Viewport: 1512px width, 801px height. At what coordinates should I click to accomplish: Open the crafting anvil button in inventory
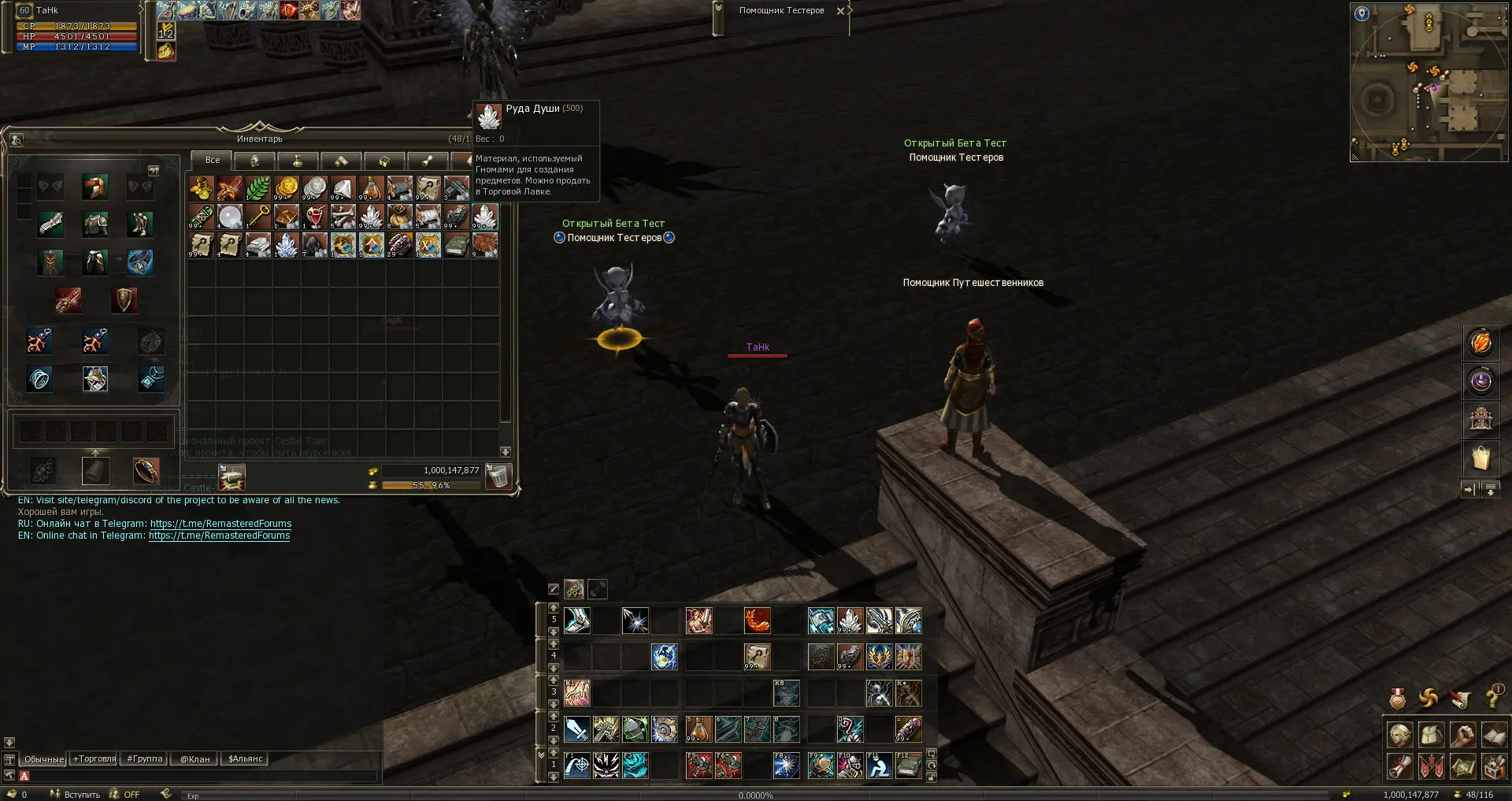coord(232,477)
